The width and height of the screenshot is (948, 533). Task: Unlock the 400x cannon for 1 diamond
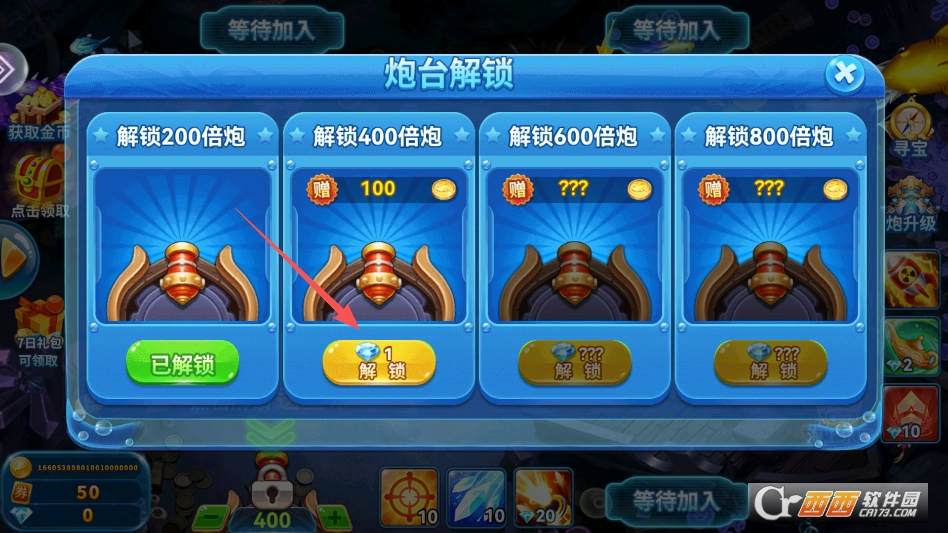378,362
